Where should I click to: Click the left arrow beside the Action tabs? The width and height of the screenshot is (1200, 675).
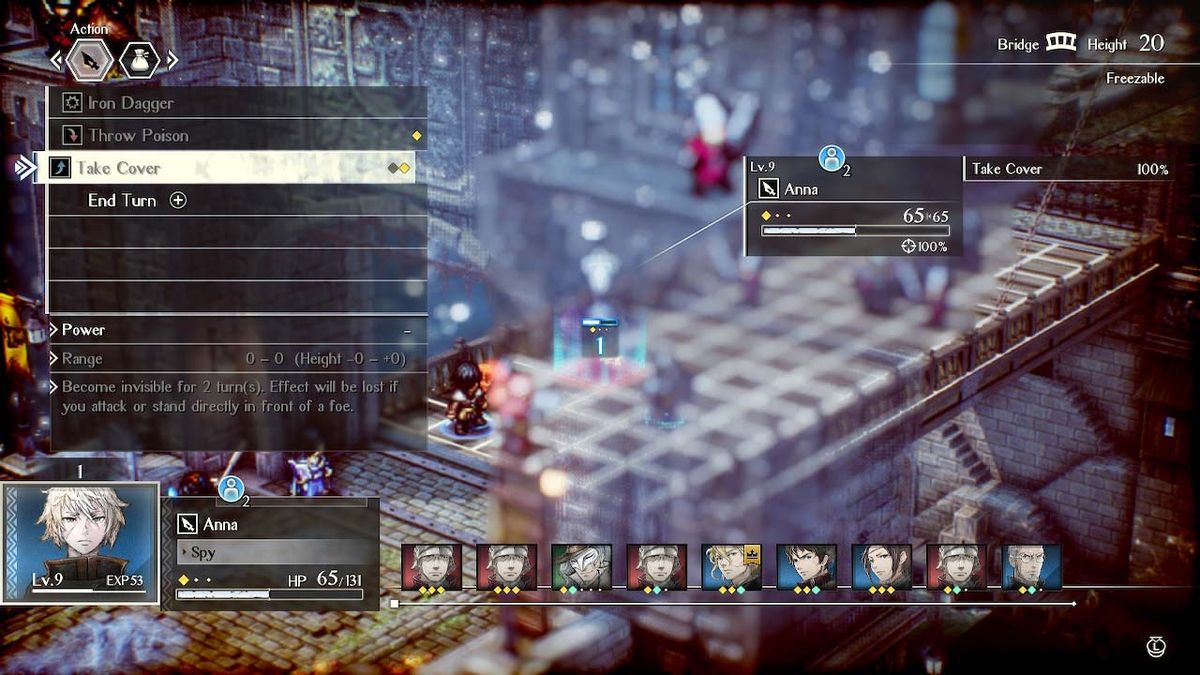pos(56,61)
